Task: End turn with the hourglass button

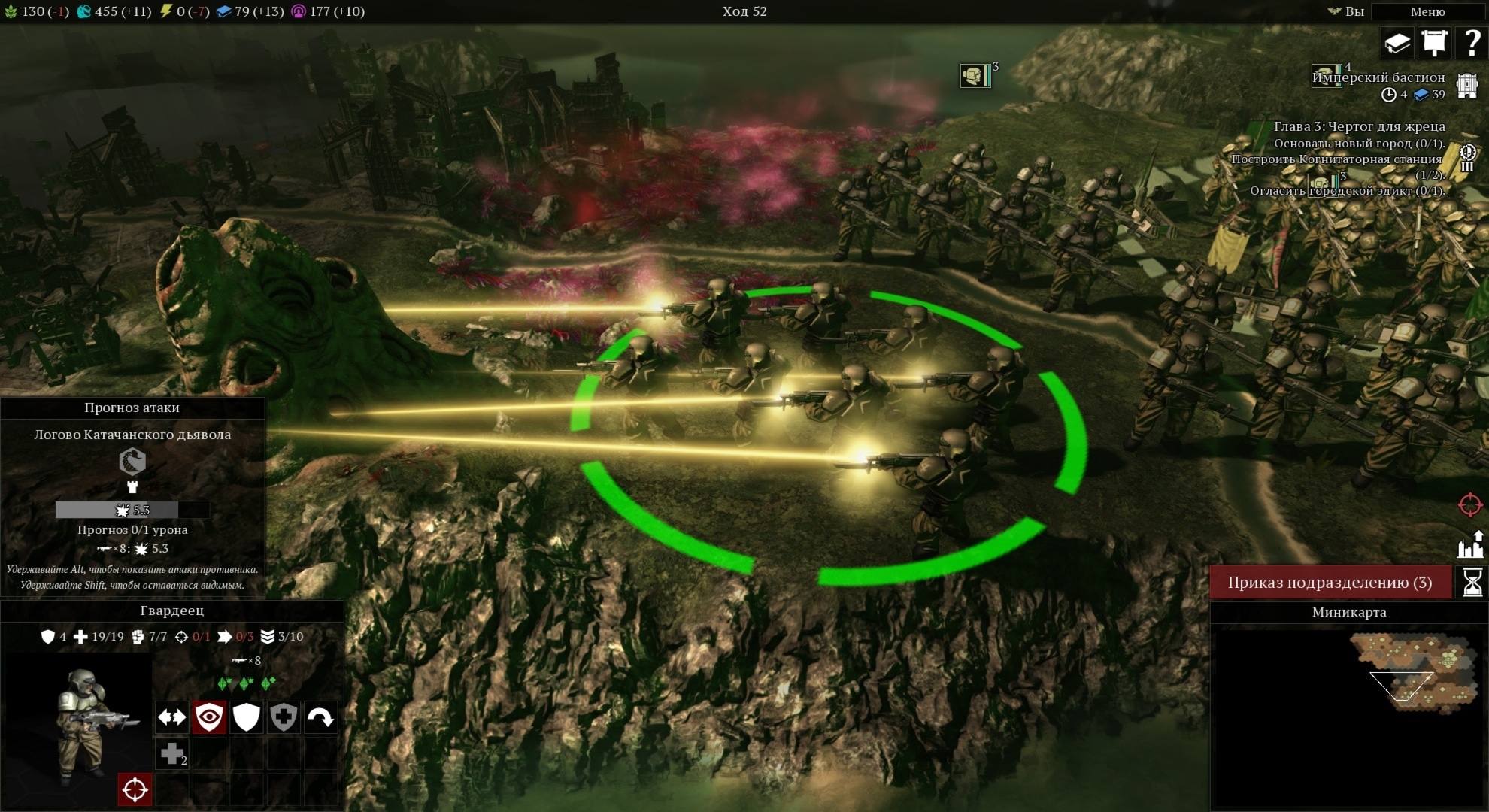Action: coord(1472,583)
